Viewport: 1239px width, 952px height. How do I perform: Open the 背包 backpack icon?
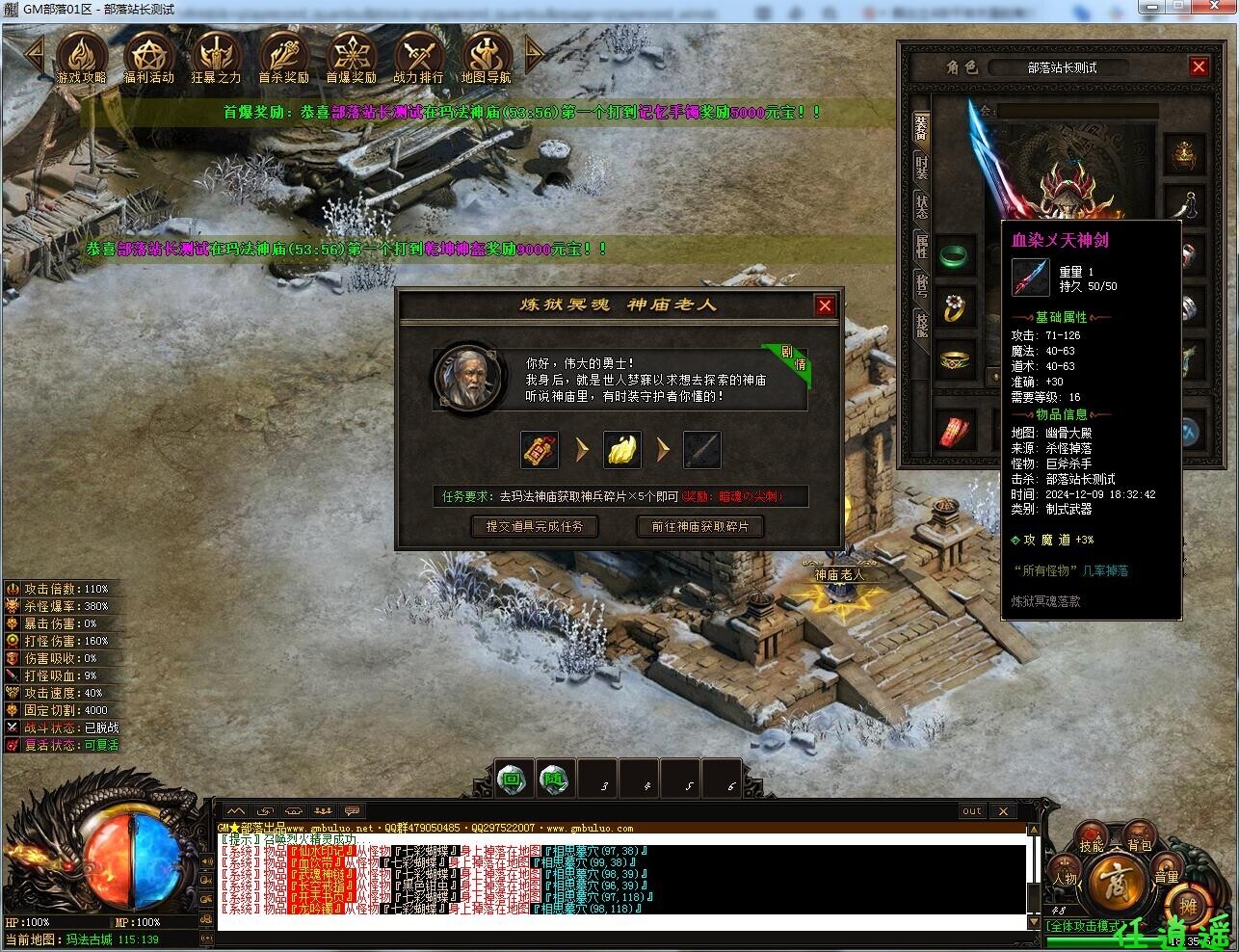click(1139, 833)
